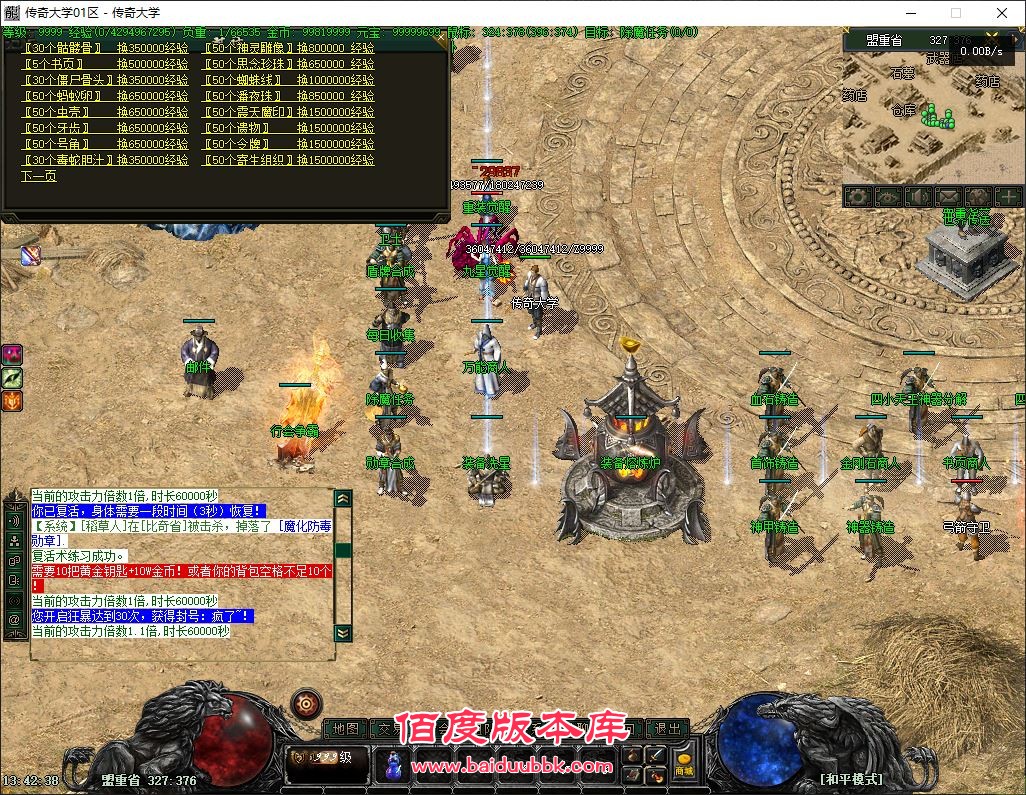The width and height of the screenshot is (1026, 795).
Task: Open the 商城 shop button
Action: coord(684,765)
